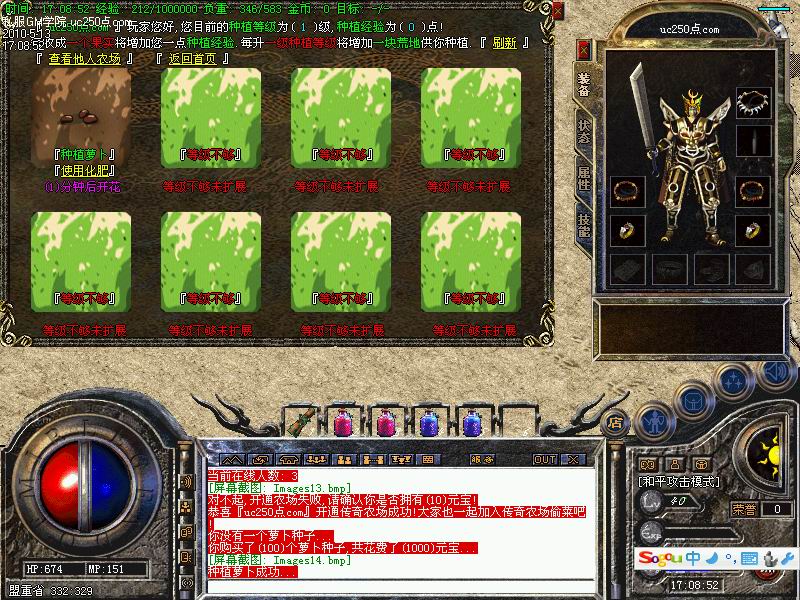Go back via 返回首页 link
This screenshot has width=800, height=600.
pyautogui.click(x=193, y=58)
